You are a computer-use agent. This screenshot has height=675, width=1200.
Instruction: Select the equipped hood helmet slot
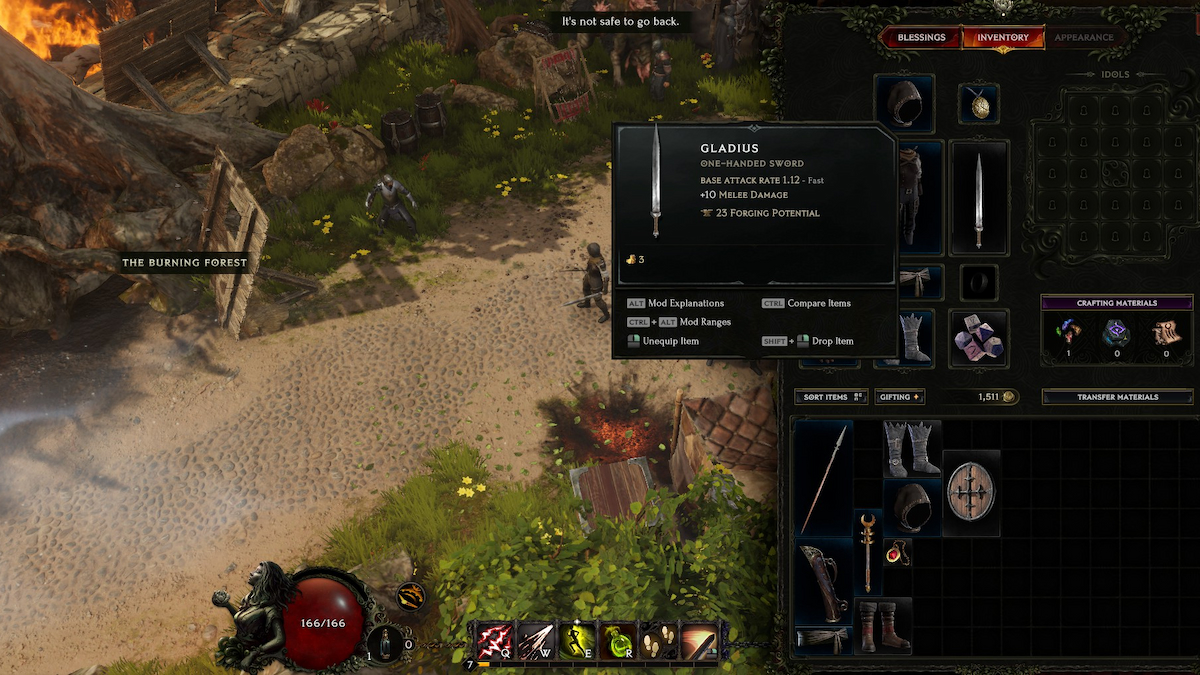tap(904, 103)
